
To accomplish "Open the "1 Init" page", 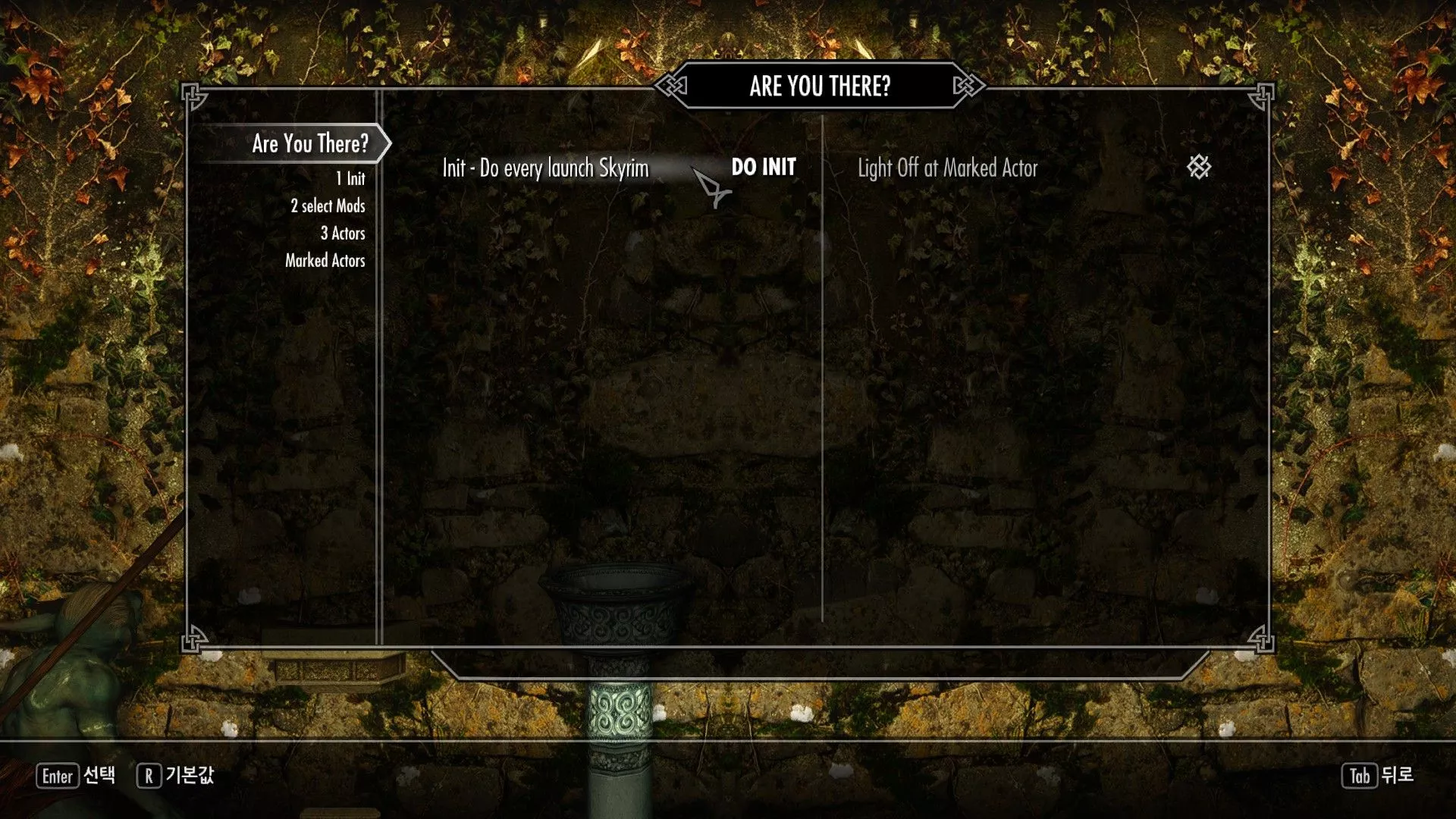I will [350, 179].
